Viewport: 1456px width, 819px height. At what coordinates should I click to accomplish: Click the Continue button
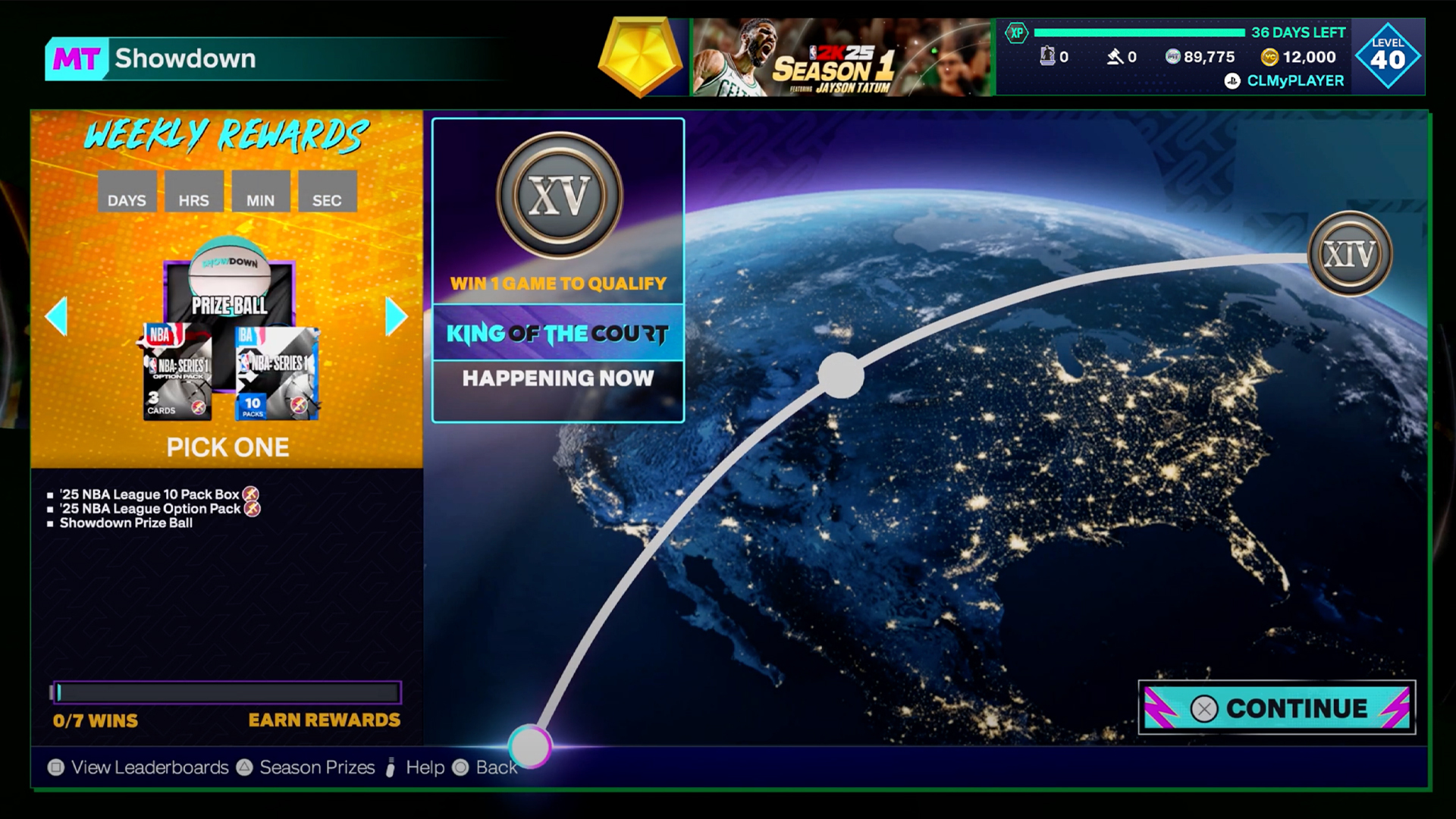point(1276,708)
